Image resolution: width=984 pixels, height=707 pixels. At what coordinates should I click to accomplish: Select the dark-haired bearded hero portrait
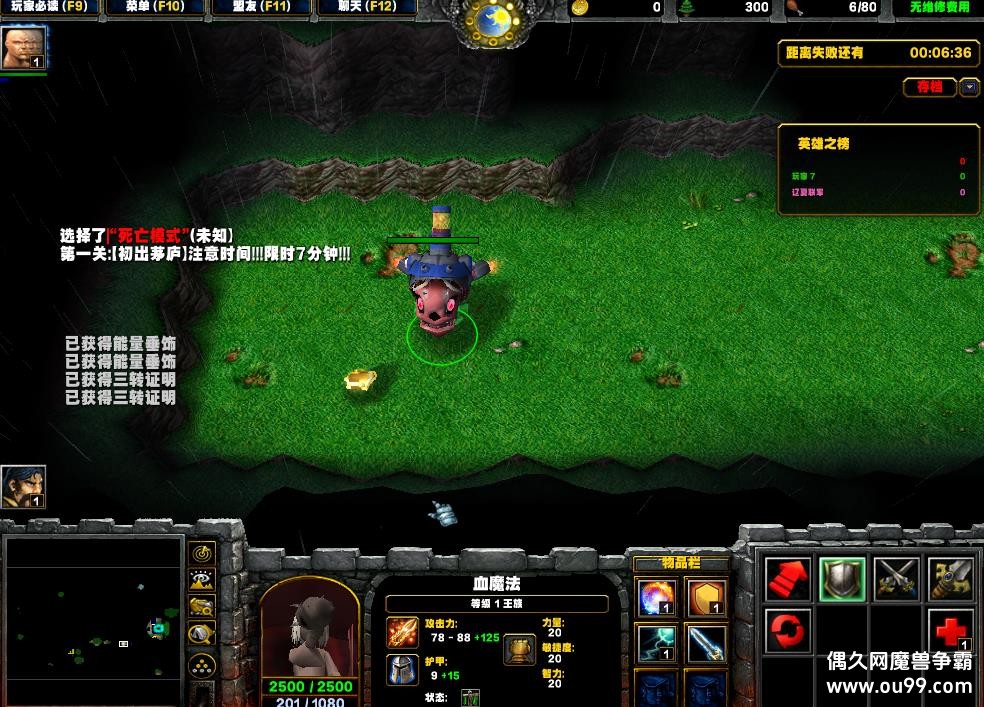click(23, 486)
